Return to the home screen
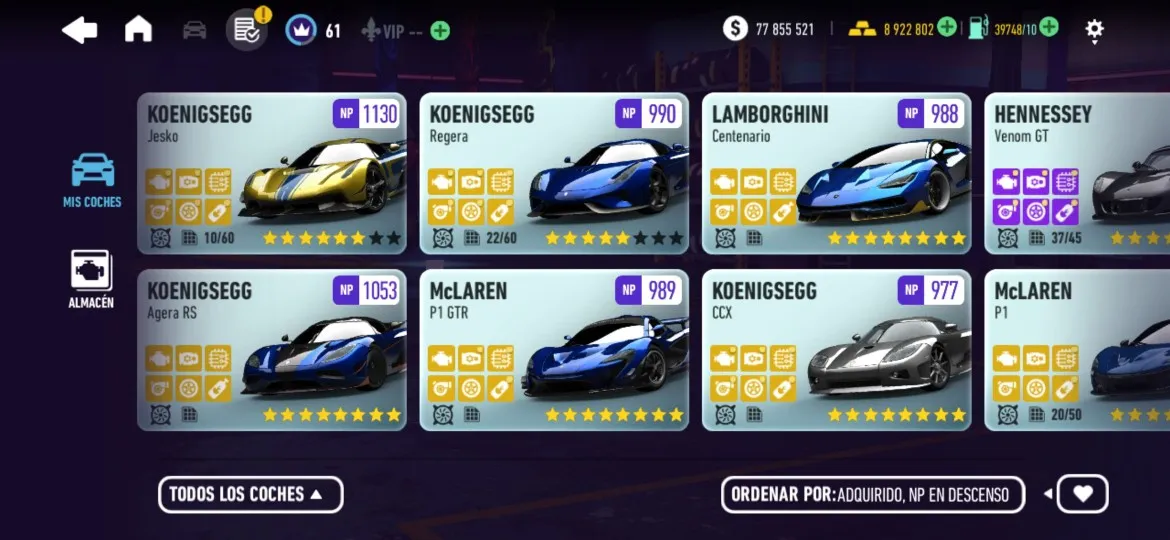Screen dimensions: 1170x540 coord(138,30)
